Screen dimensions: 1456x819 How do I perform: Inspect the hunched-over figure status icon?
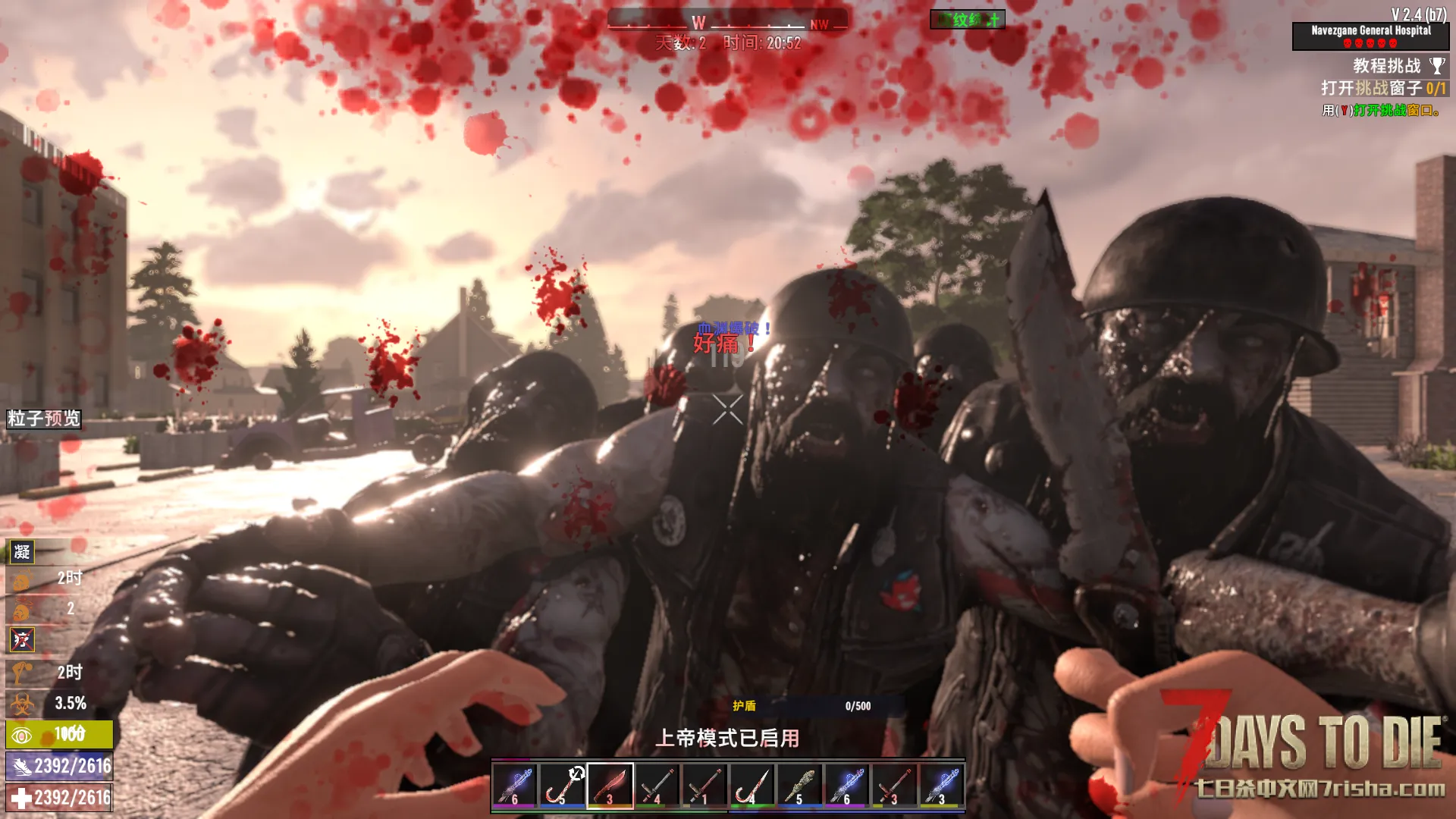point(21,672)
